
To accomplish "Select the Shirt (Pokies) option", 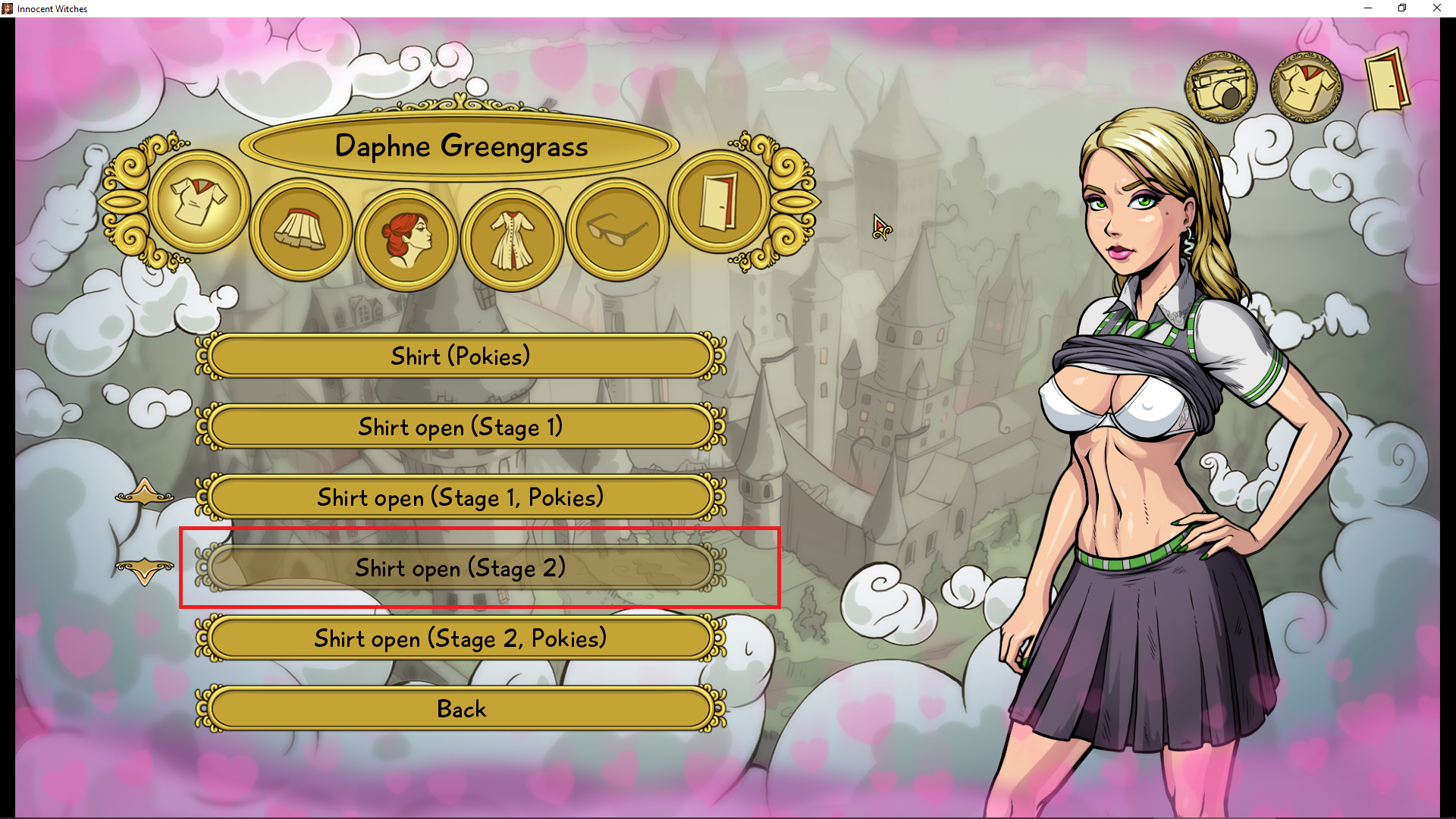I will [x=460, y=356].
